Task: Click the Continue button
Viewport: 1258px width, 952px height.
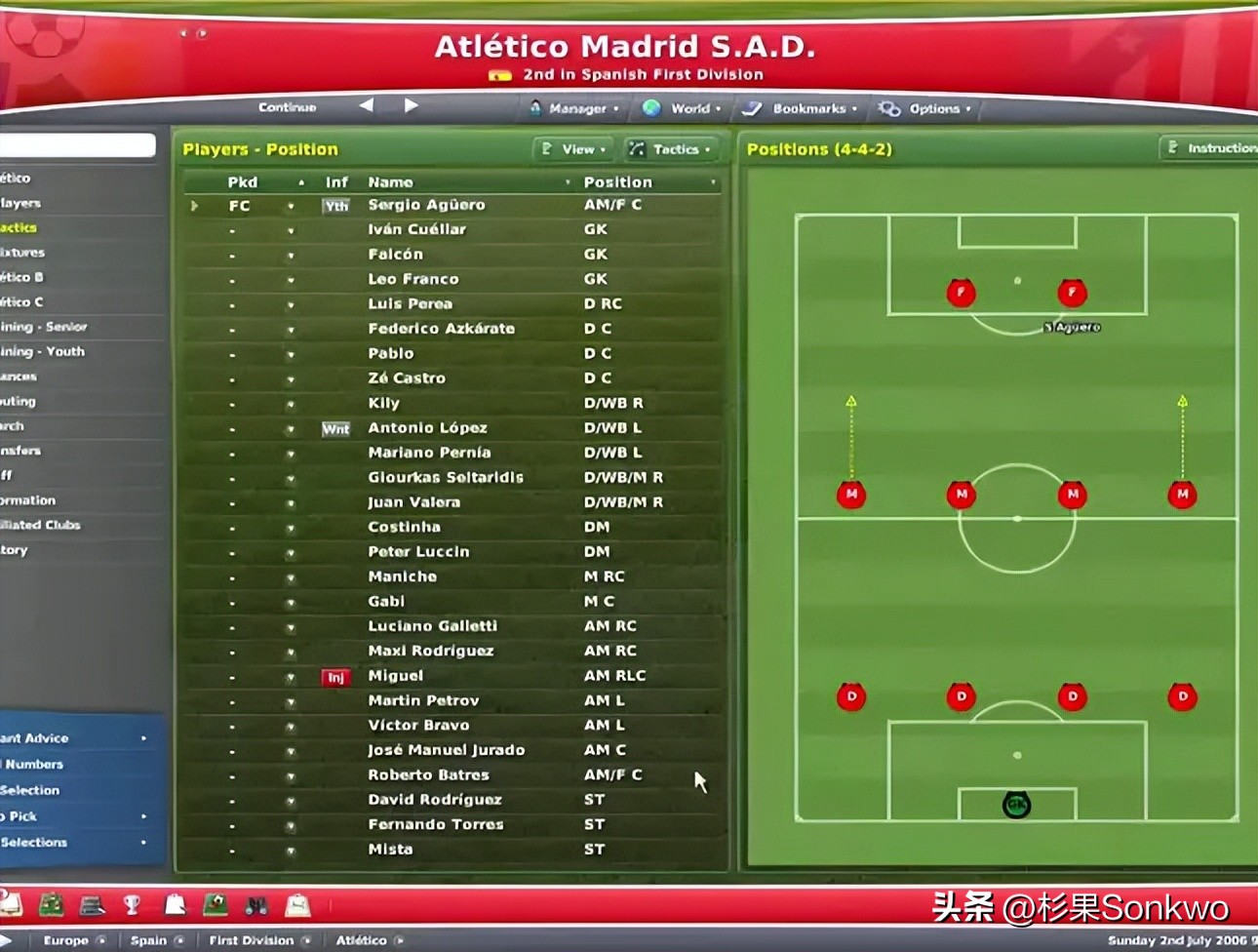Action: click(287, 107)
